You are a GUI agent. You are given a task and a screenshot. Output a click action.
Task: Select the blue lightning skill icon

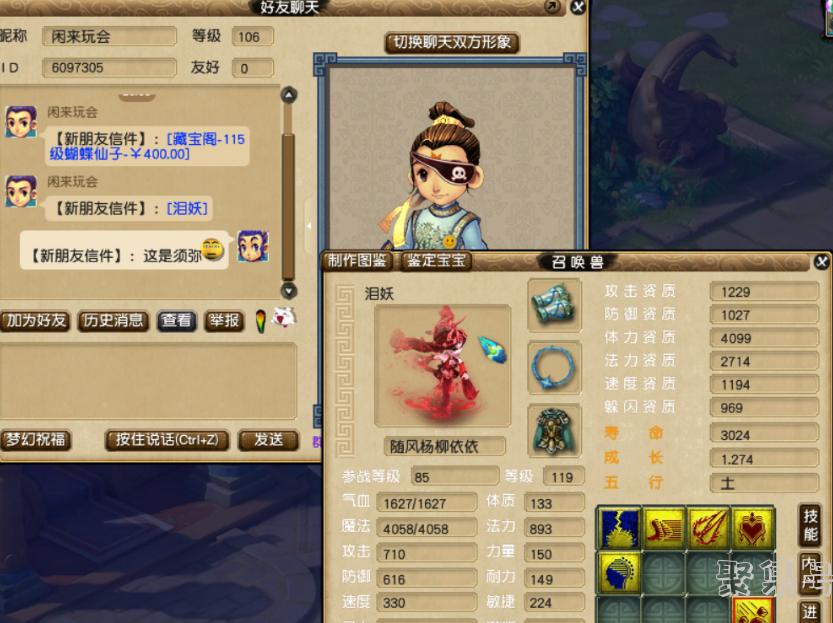click(x=619, y=528)
